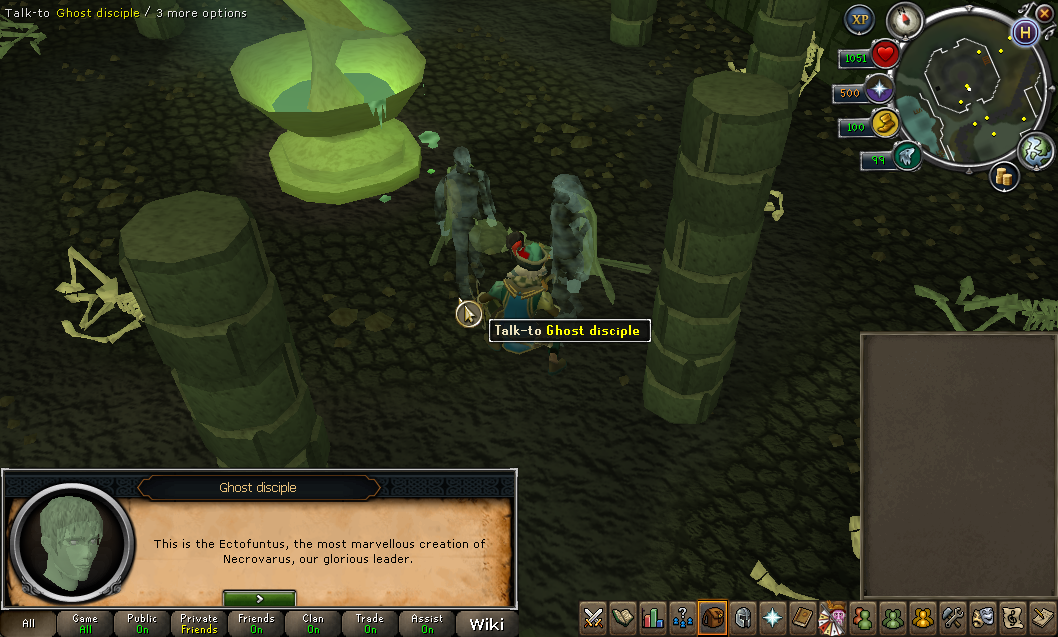
Task: Toggle run with the boot energy orb
Action: pos(885,122)
